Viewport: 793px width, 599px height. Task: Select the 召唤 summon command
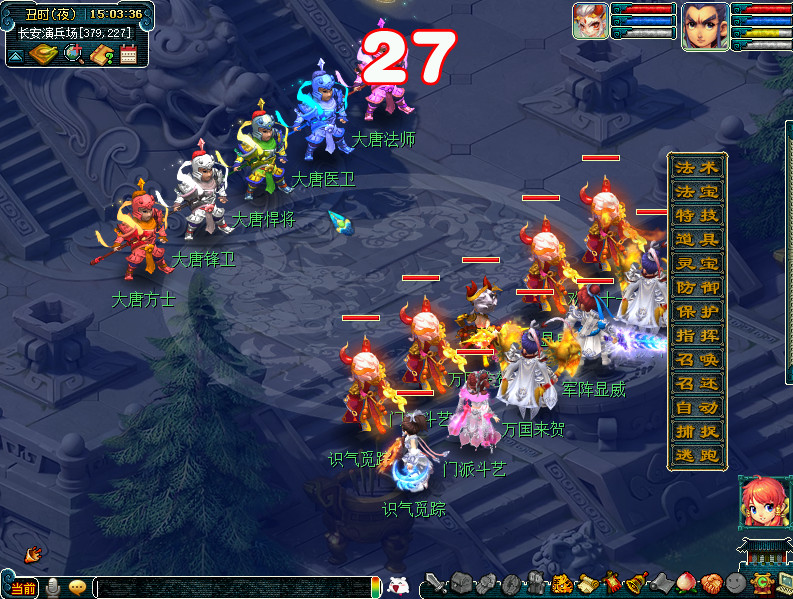(697, 359)
